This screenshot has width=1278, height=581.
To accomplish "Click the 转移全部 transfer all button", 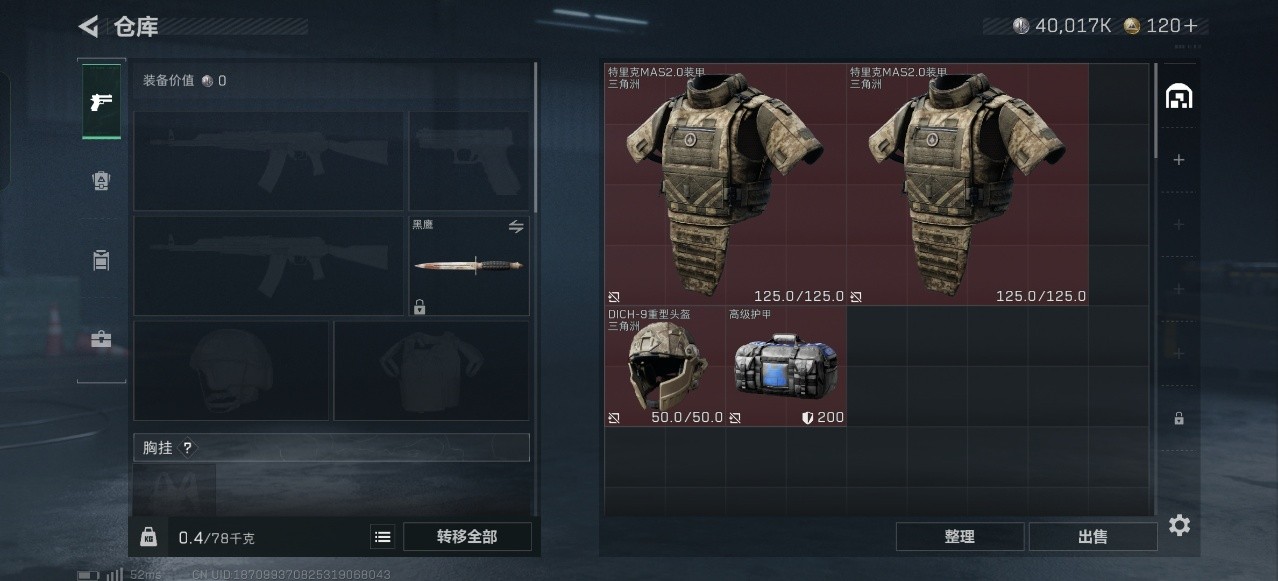I will tap(466, 537).
